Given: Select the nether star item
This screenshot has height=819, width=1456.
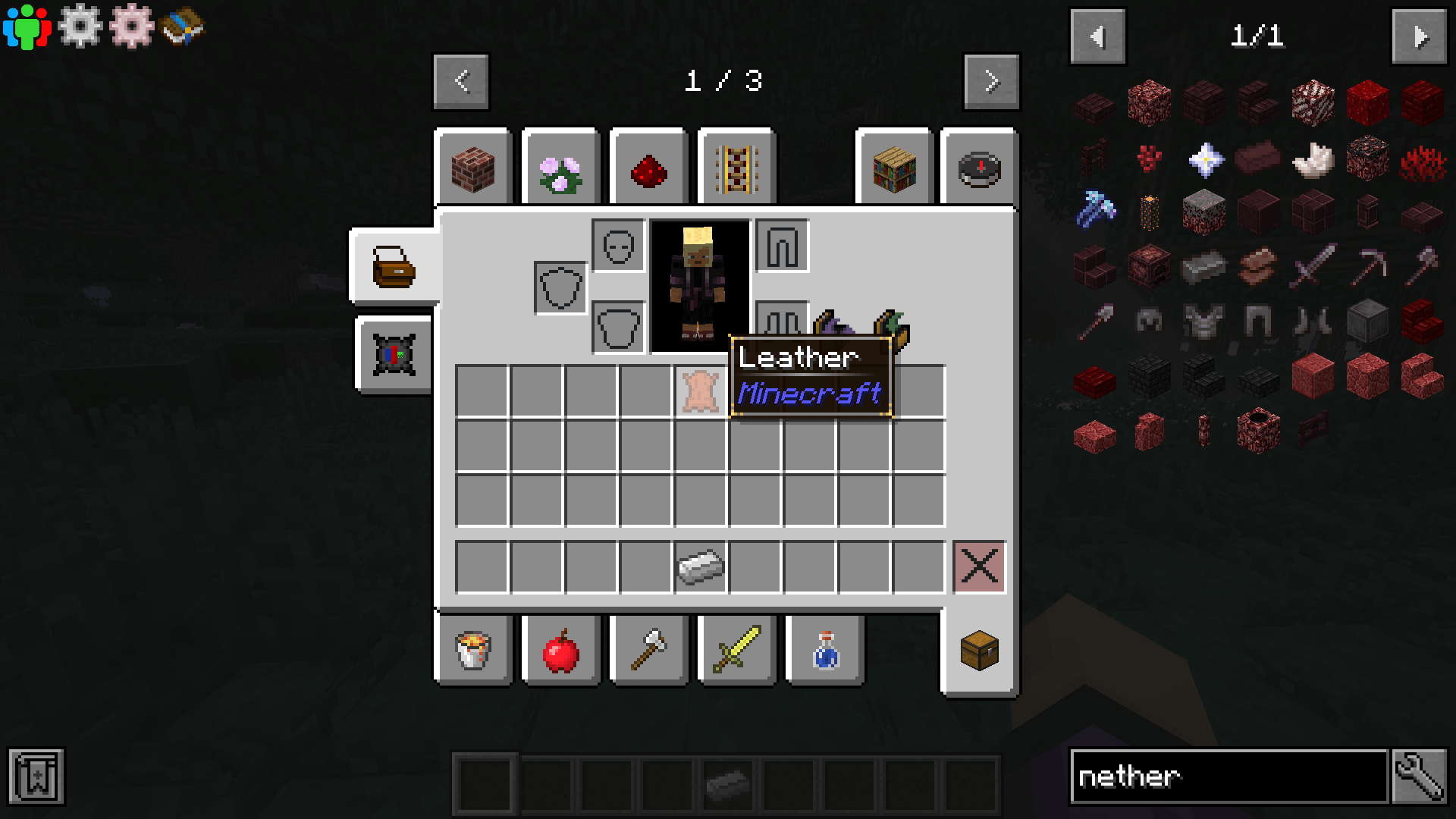Looking at the screenshot, I should 1204,159.
